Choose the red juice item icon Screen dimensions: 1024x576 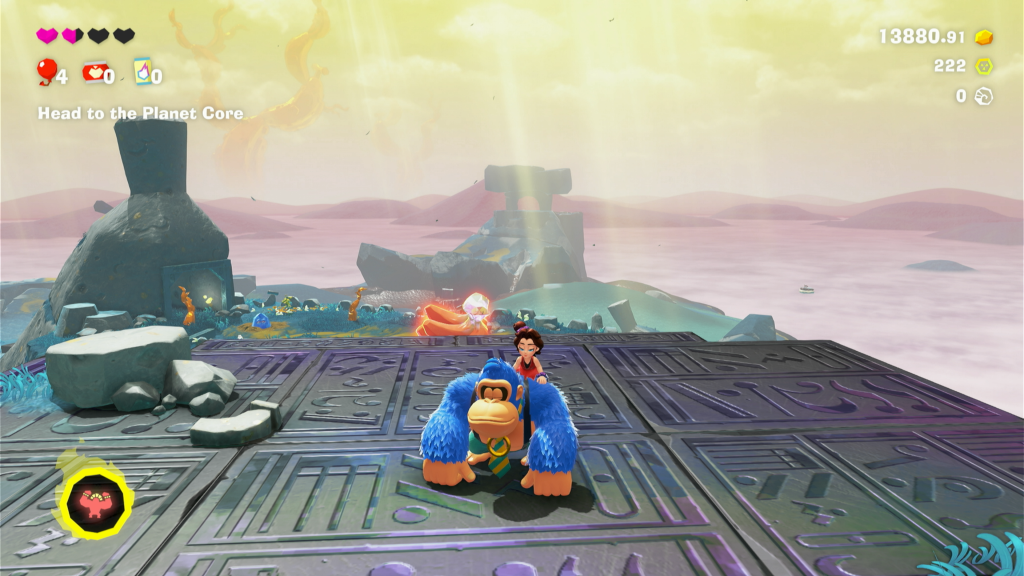pyautogui.click(x=95, y=72)
